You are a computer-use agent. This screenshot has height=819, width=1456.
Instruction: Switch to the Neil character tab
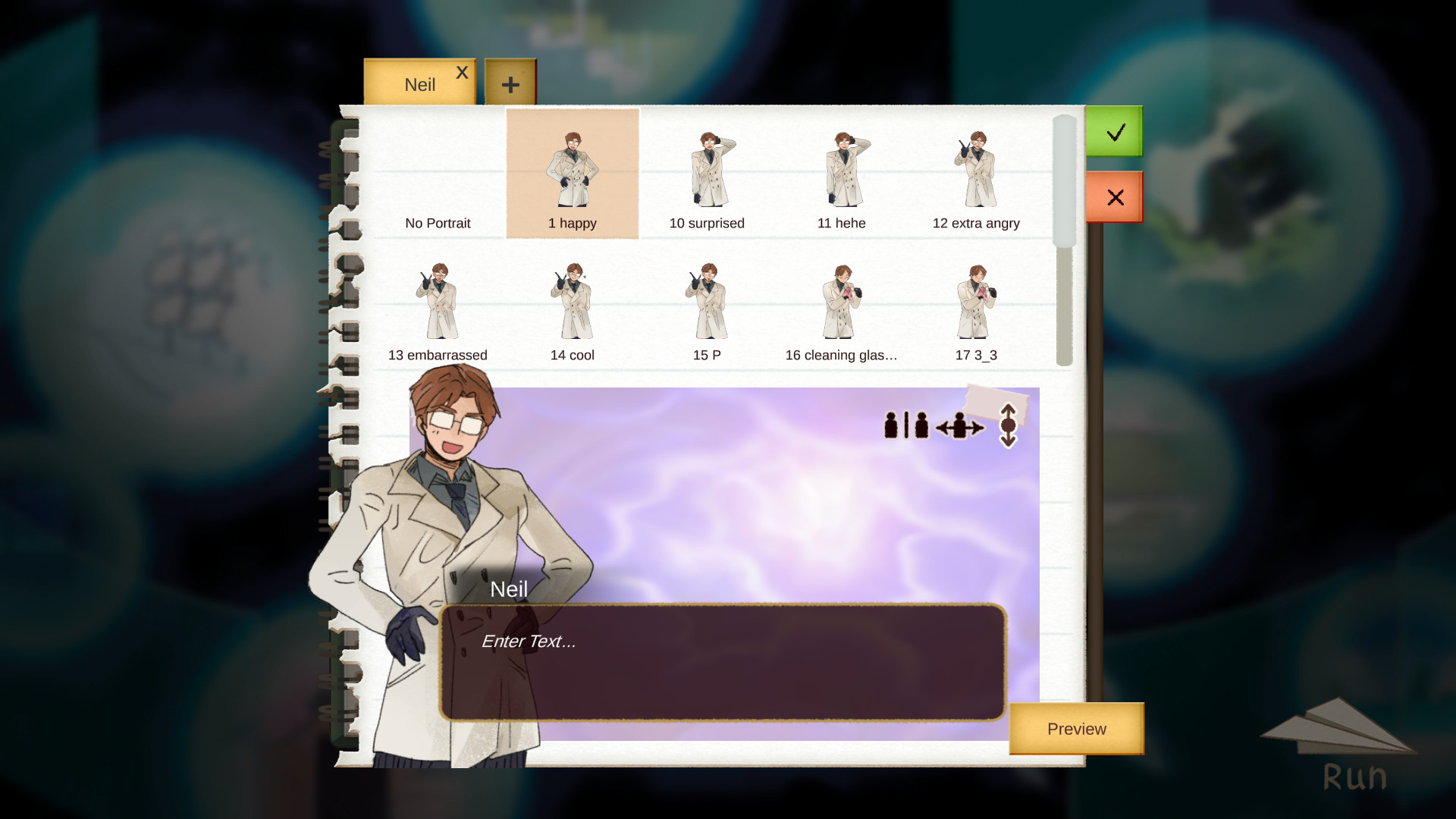point(420,83)
